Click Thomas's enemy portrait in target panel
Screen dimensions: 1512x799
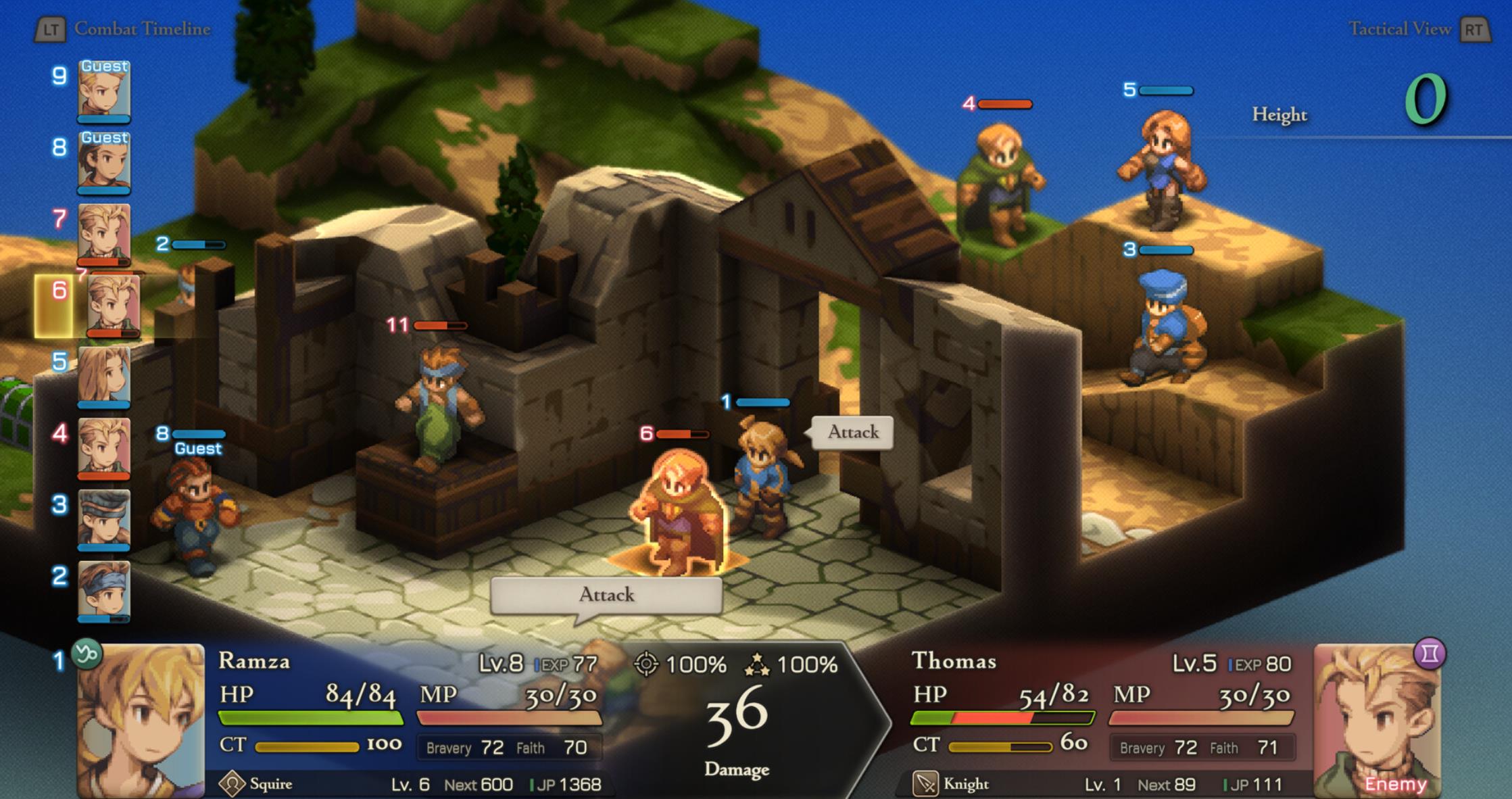pos(1377,721)
